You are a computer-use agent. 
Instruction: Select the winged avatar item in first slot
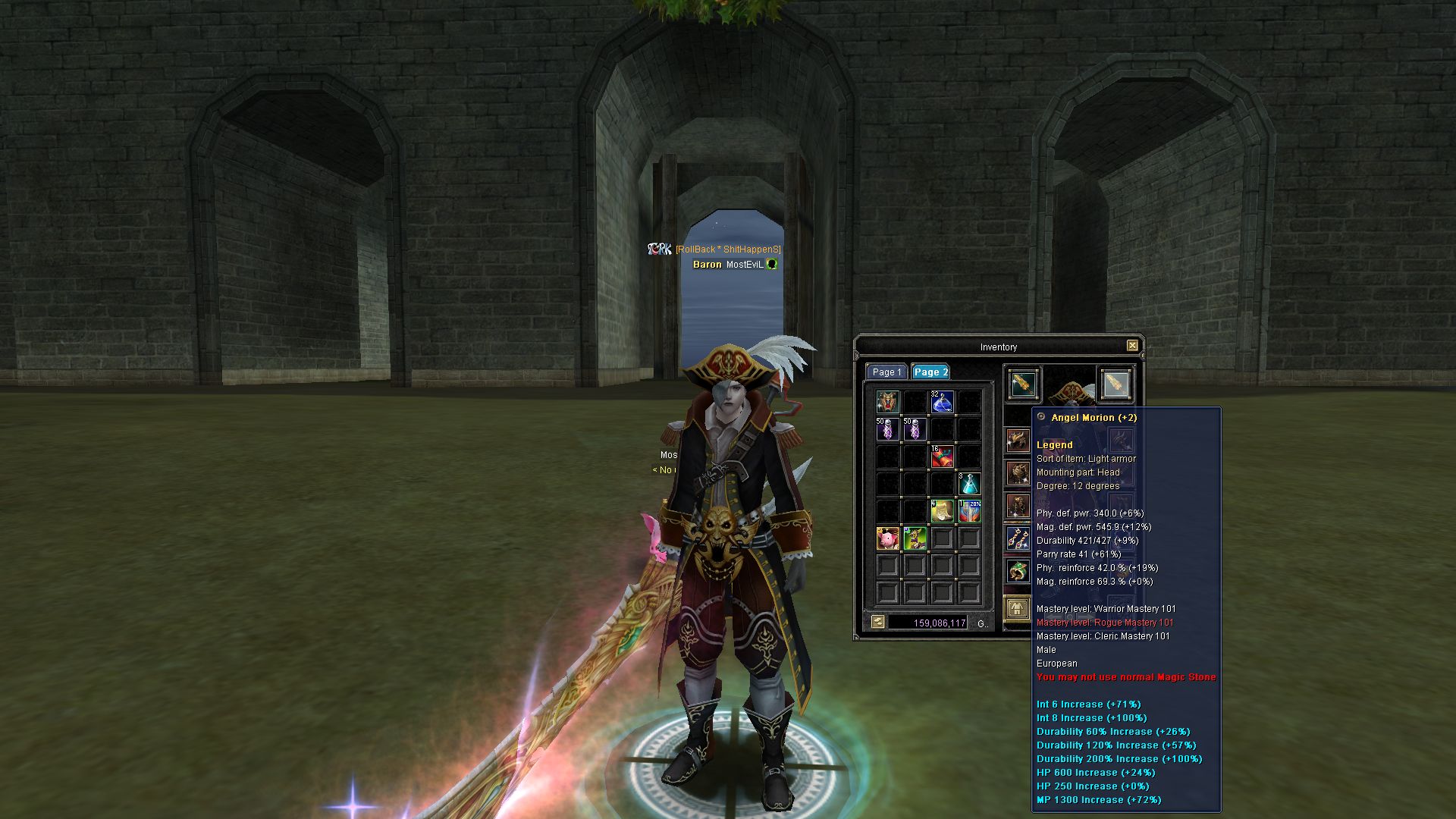click(x=887, y=402)
